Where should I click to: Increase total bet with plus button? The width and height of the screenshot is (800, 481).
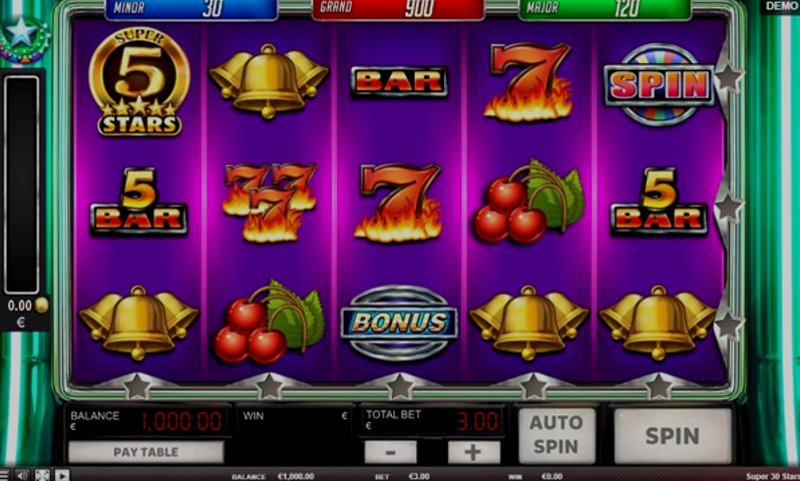pos(473,452)
